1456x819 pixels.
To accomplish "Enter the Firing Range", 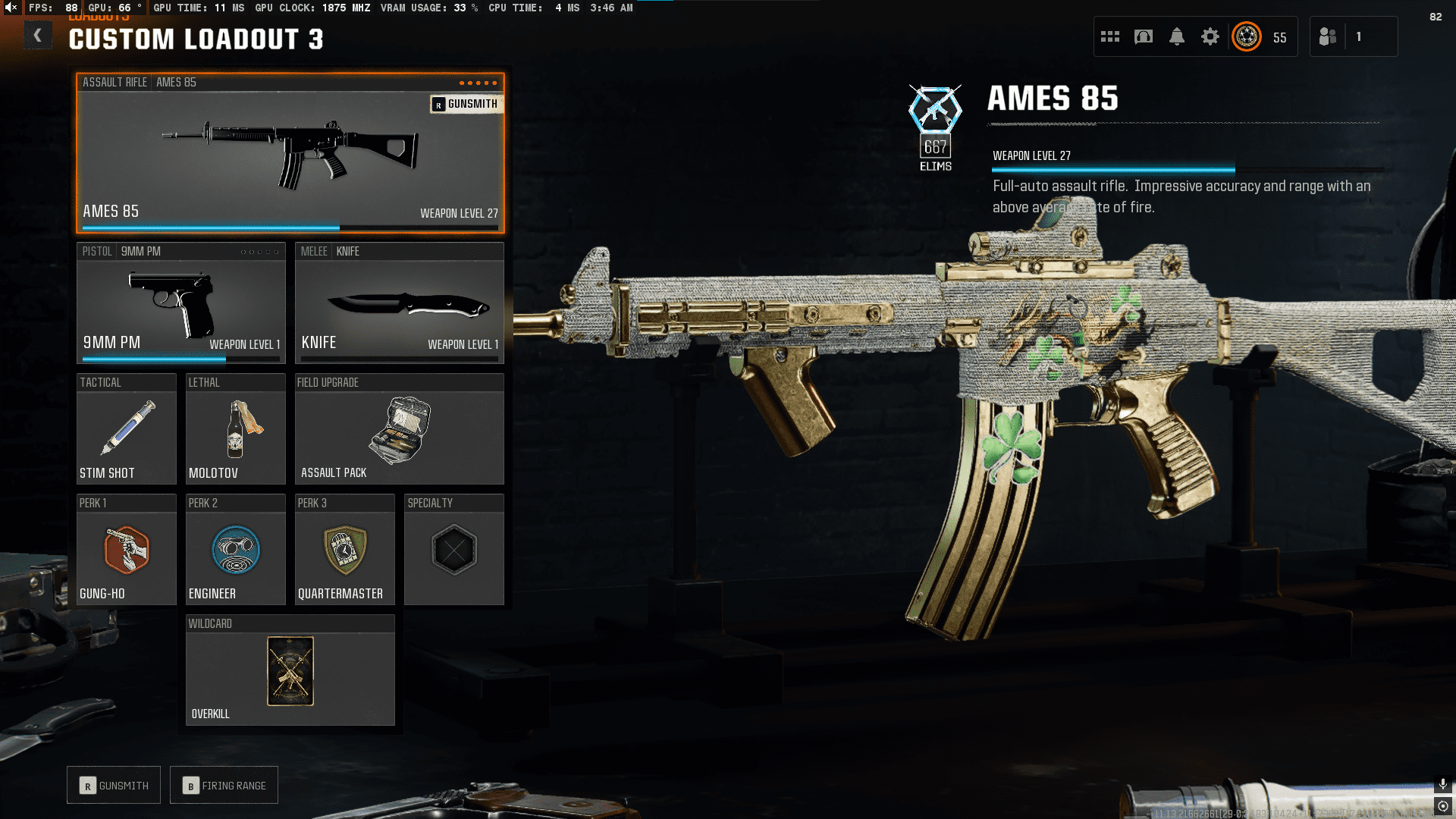I will 224,786.
